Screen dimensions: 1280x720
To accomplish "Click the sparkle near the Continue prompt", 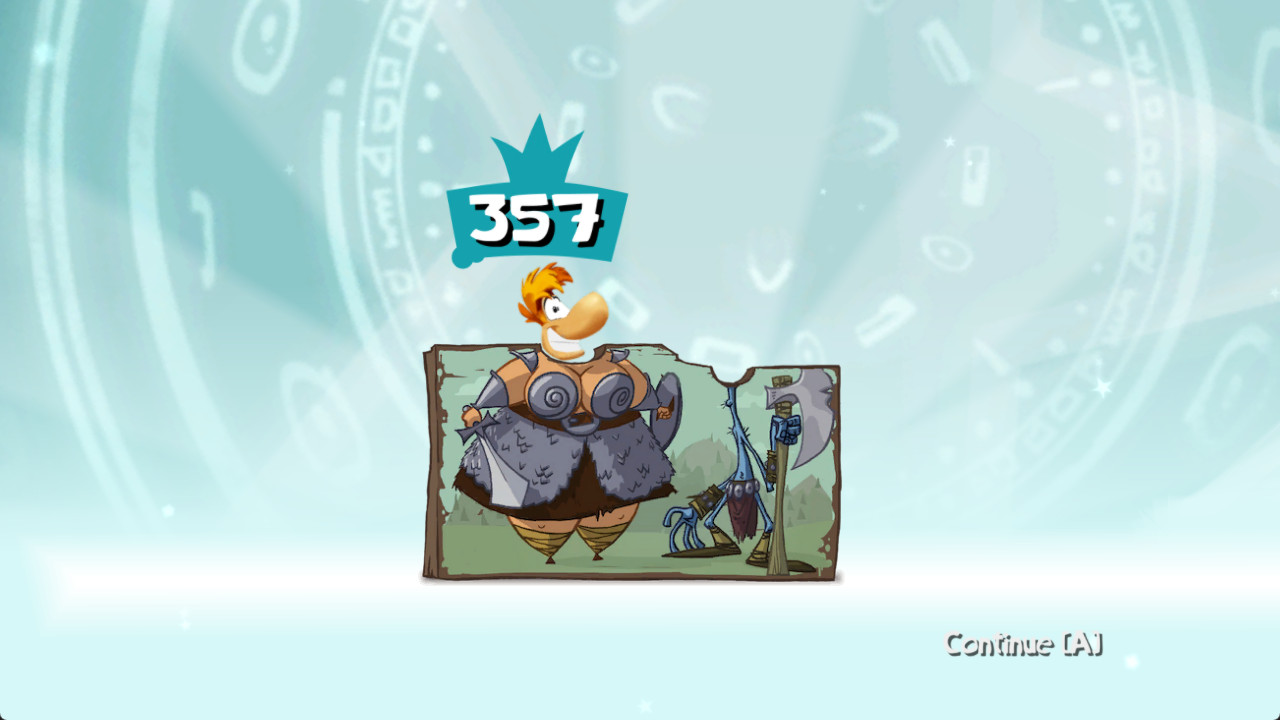I will coord(1133,662).
